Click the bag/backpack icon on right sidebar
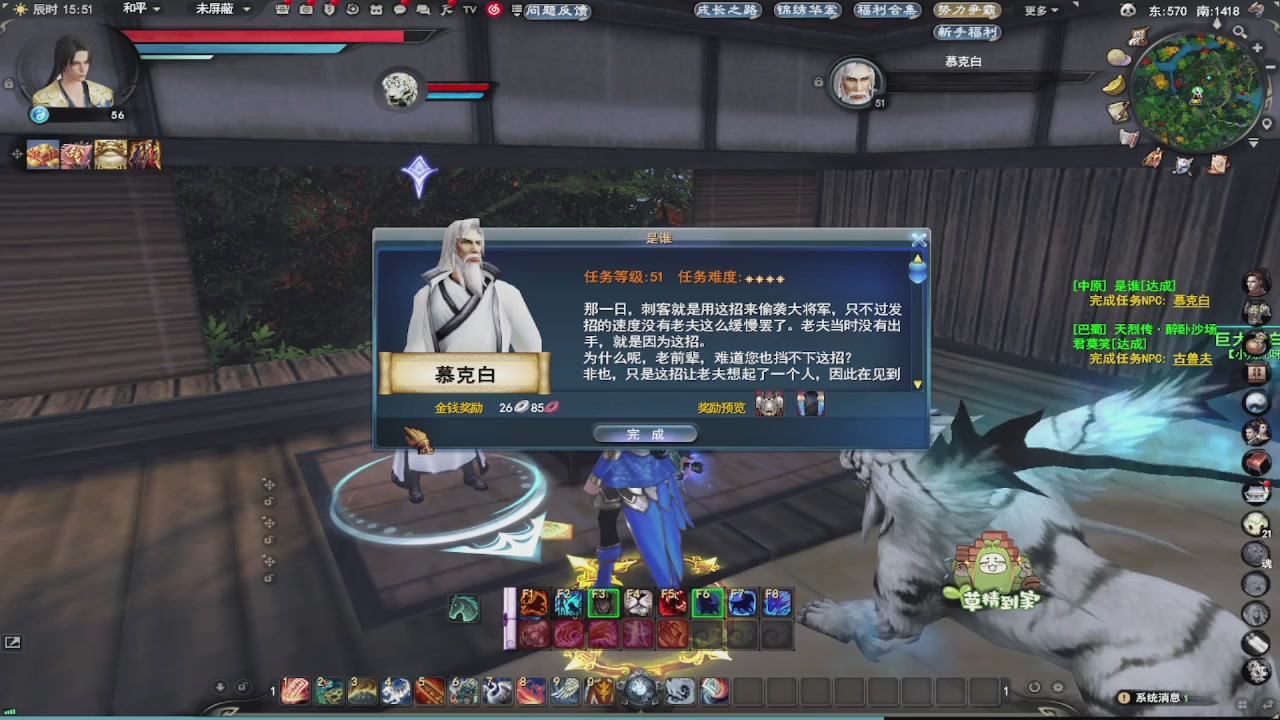This screenshot has height=720, width=1280. 1258,340
